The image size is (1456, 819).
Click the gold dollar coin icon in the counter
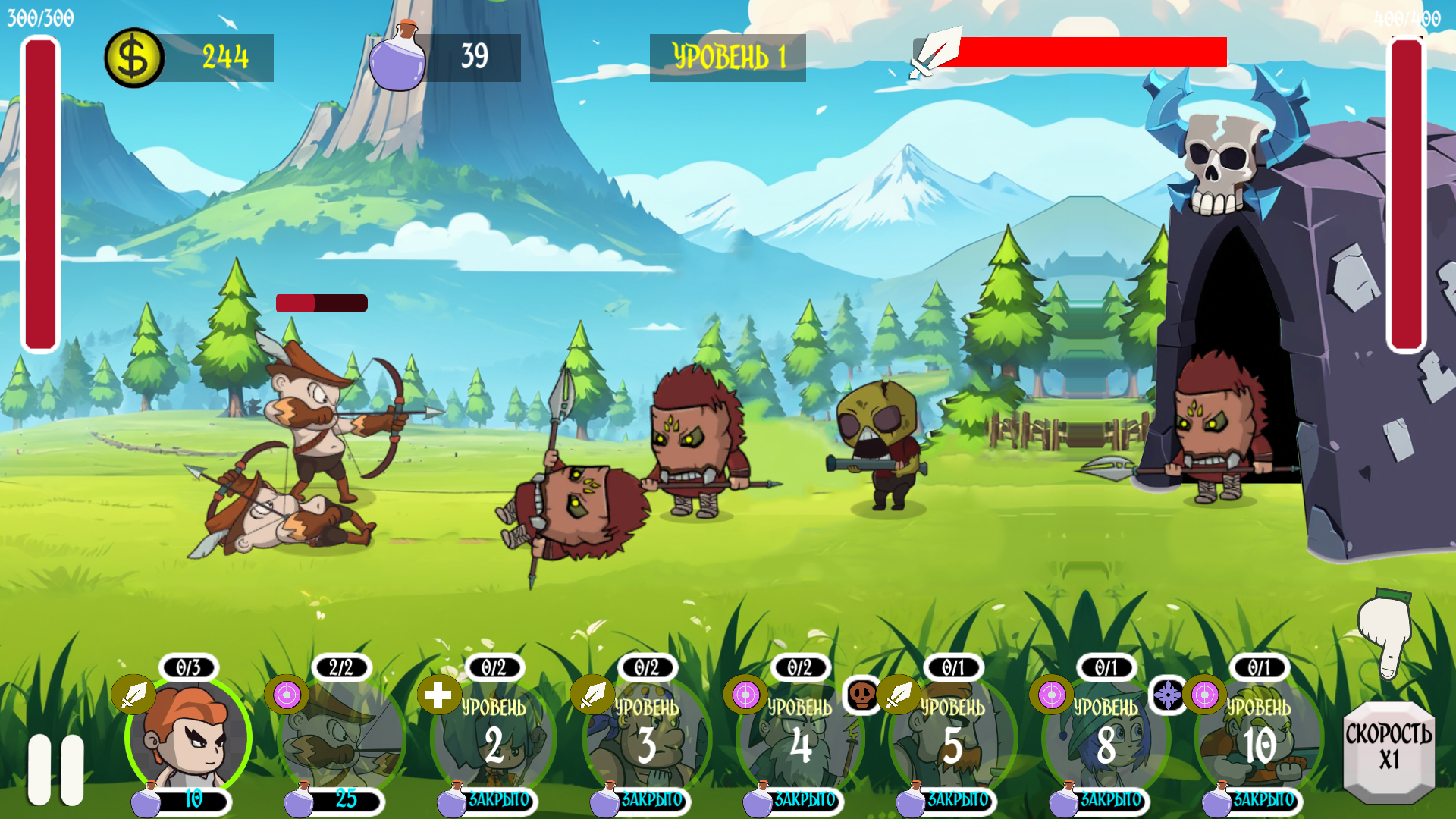(x=134, y=55)
